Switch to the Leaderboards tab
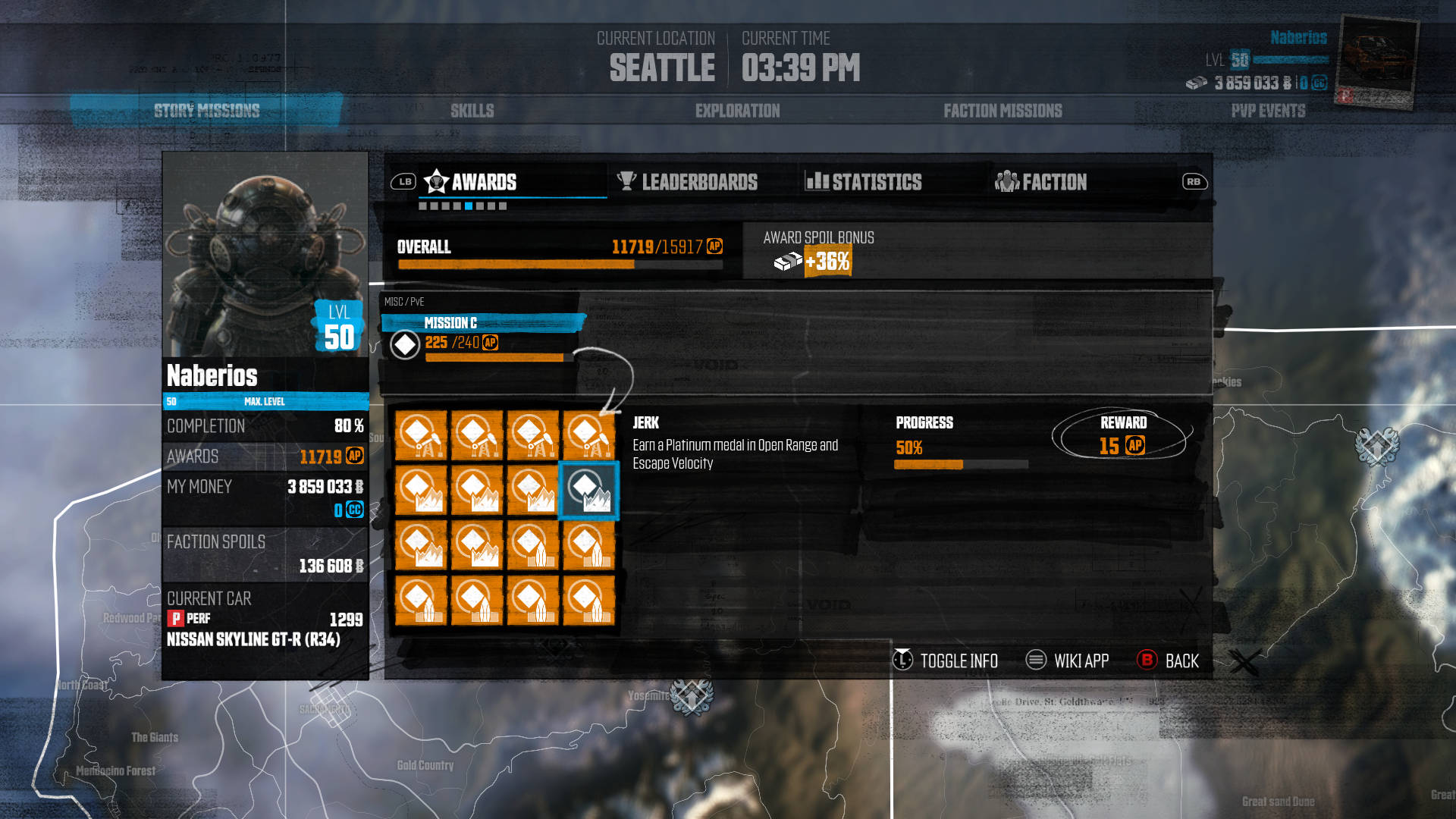The height and width of the screenshot is (819, 1456). click(688, 182)
